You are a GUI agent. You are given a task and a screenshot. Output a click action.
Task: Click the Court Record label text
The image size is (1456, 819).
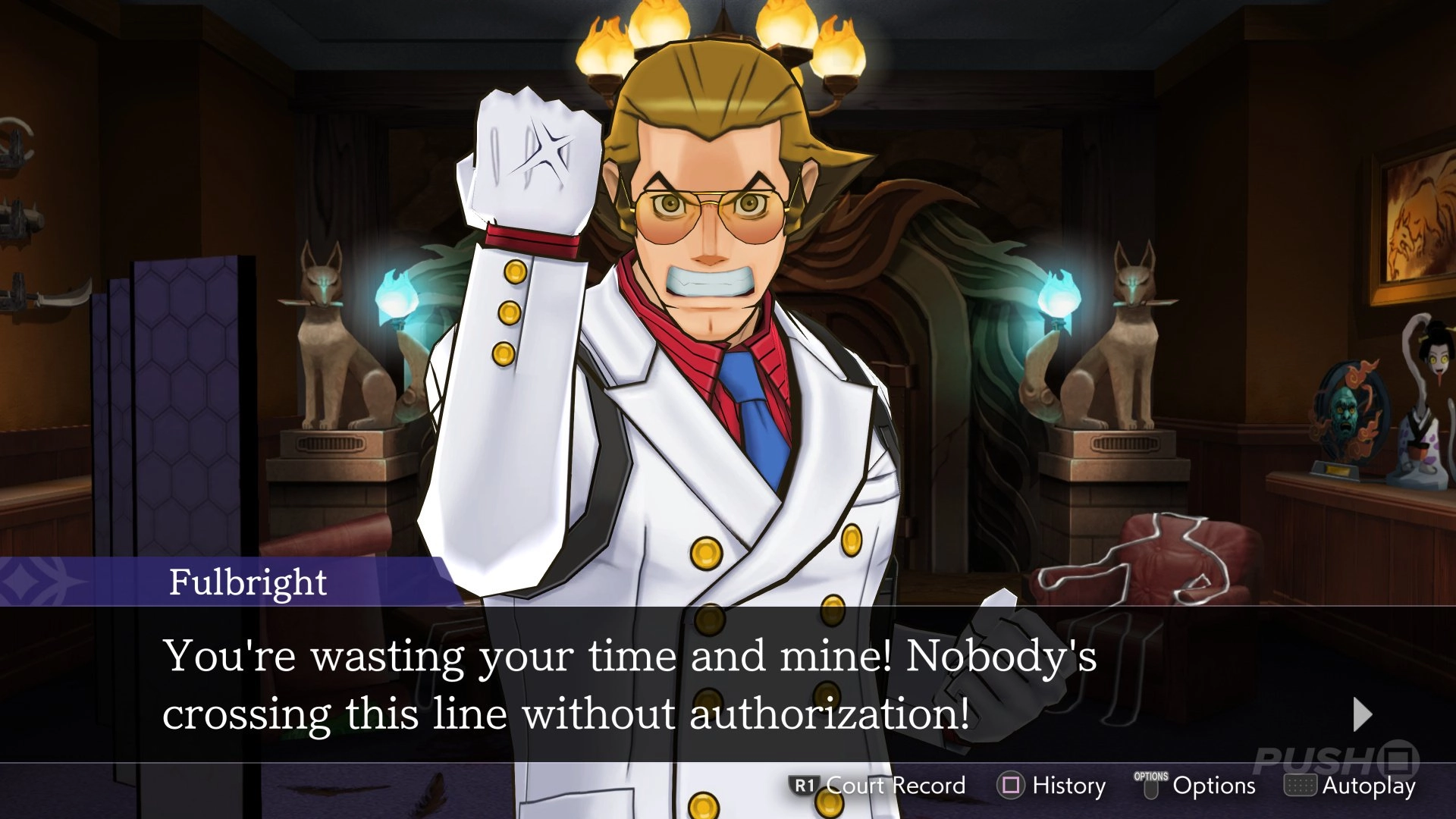(895, 786)
